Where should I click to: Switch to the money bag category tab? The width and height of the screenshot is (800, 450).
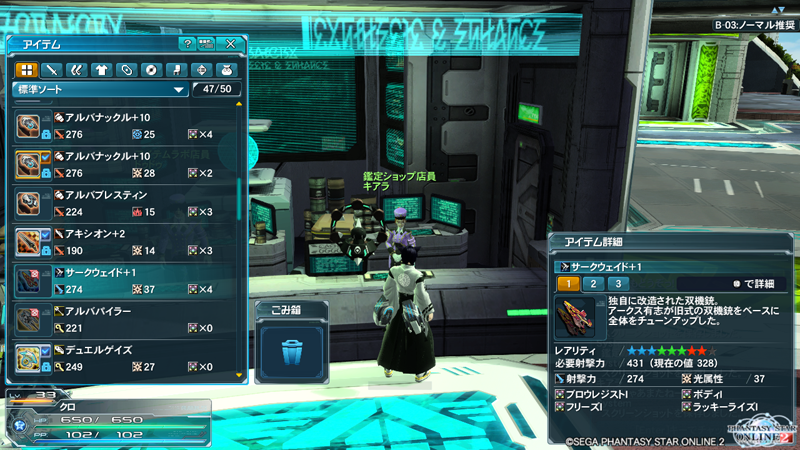tap(226, 70)
